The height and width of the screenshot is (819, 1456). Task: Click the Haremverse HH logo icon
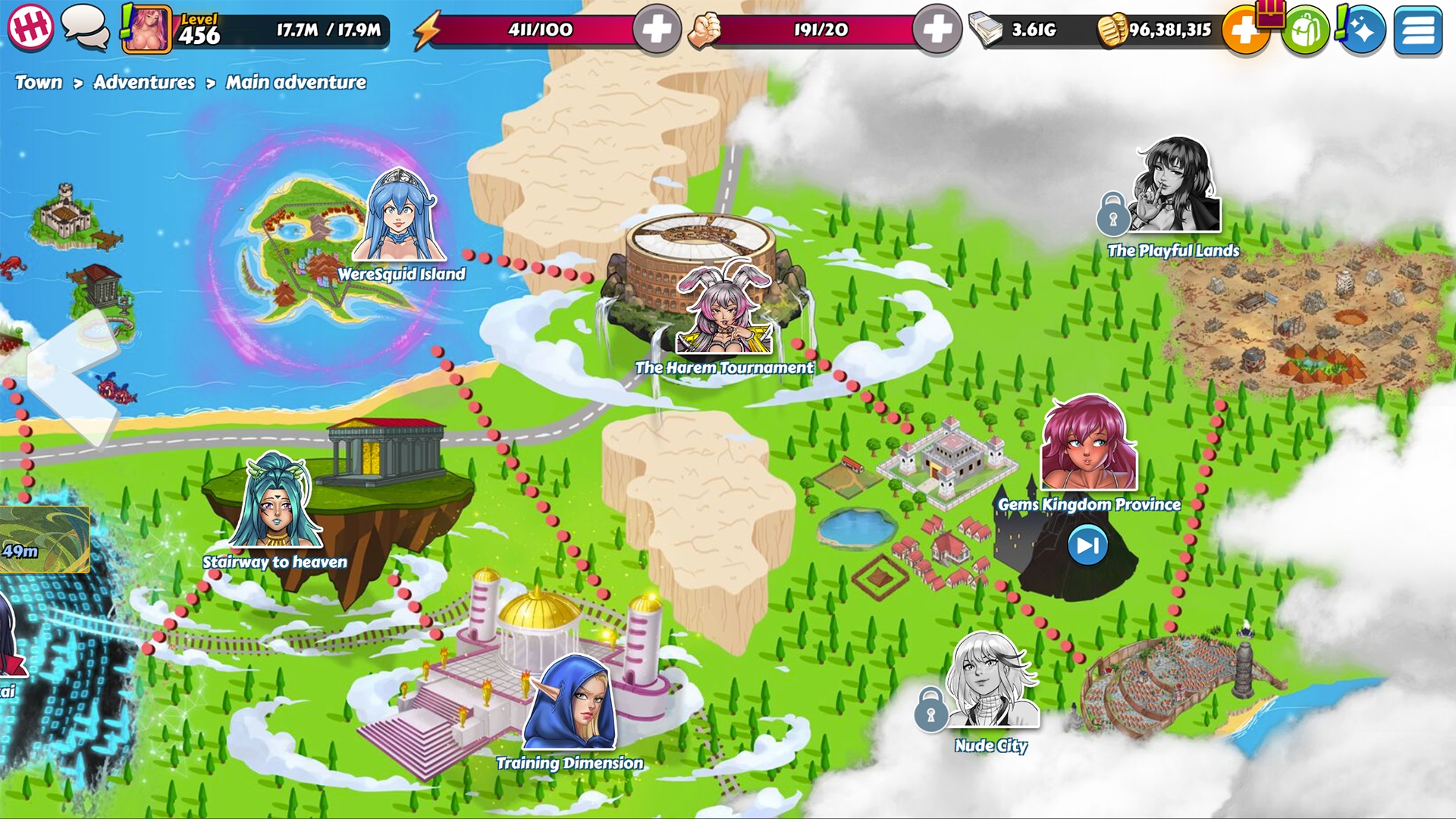(x=29, y=29)
